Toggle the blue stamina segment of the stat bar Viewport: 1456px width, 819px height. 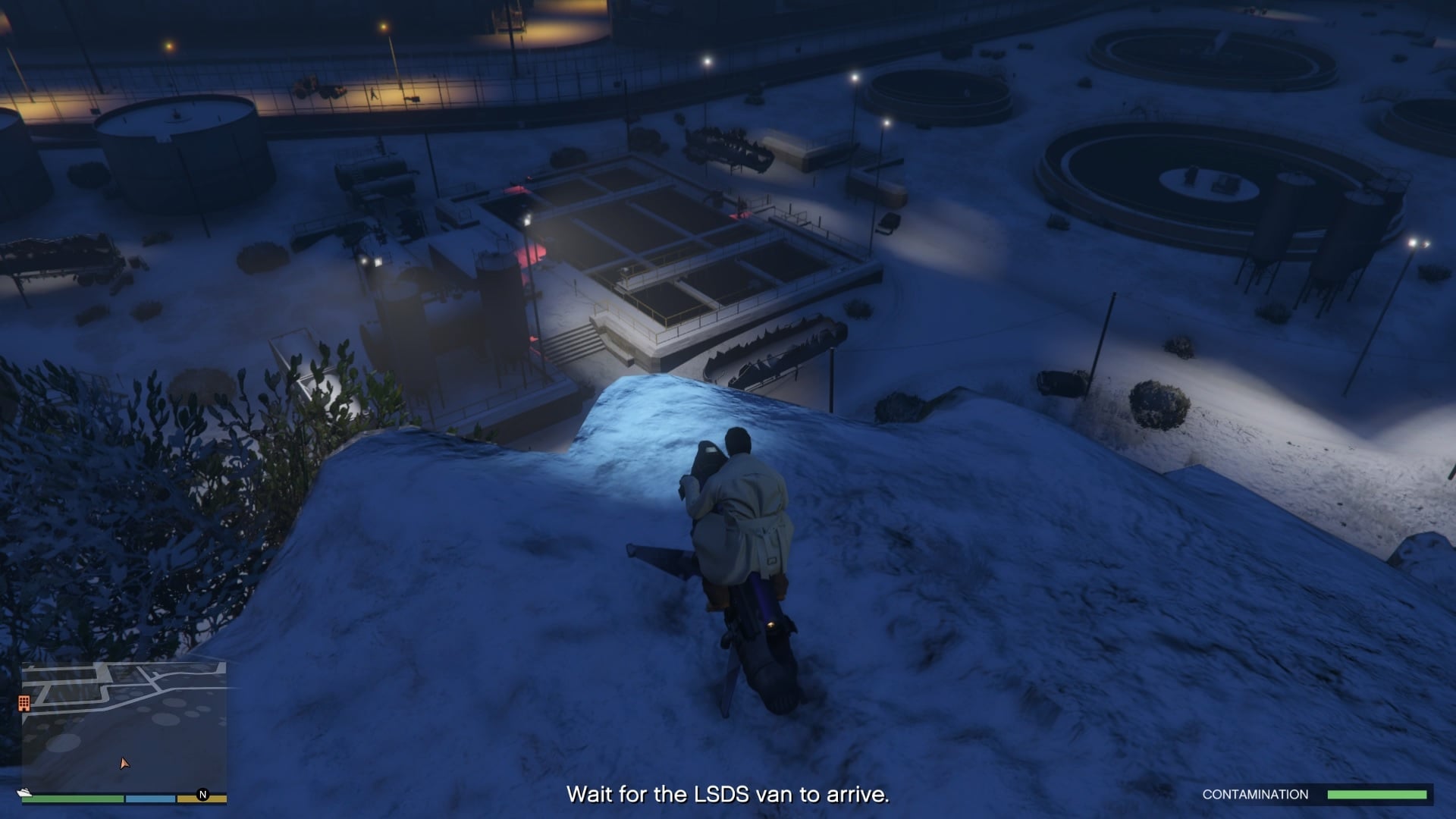(x=150, y=799)
